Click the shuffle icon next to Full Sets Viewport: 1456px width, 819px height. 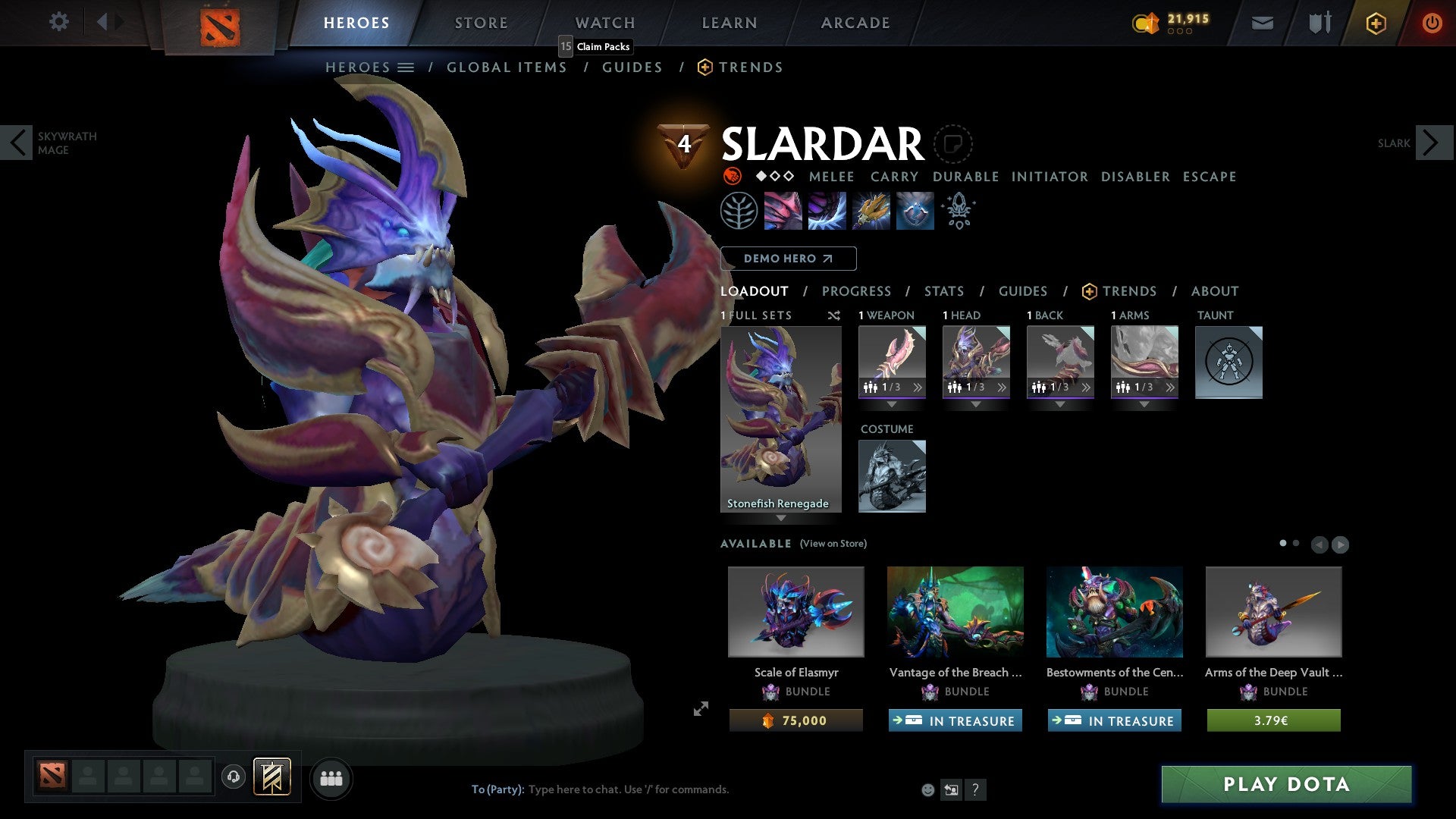point(833,315)
